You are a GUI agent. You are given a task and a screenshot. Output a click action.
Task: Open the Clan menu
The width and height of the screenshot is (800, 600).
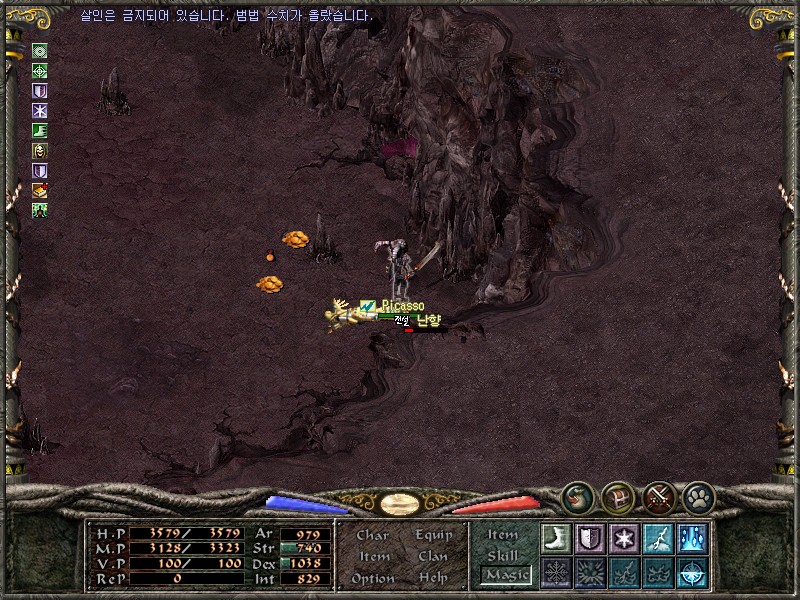coord(433,556)
